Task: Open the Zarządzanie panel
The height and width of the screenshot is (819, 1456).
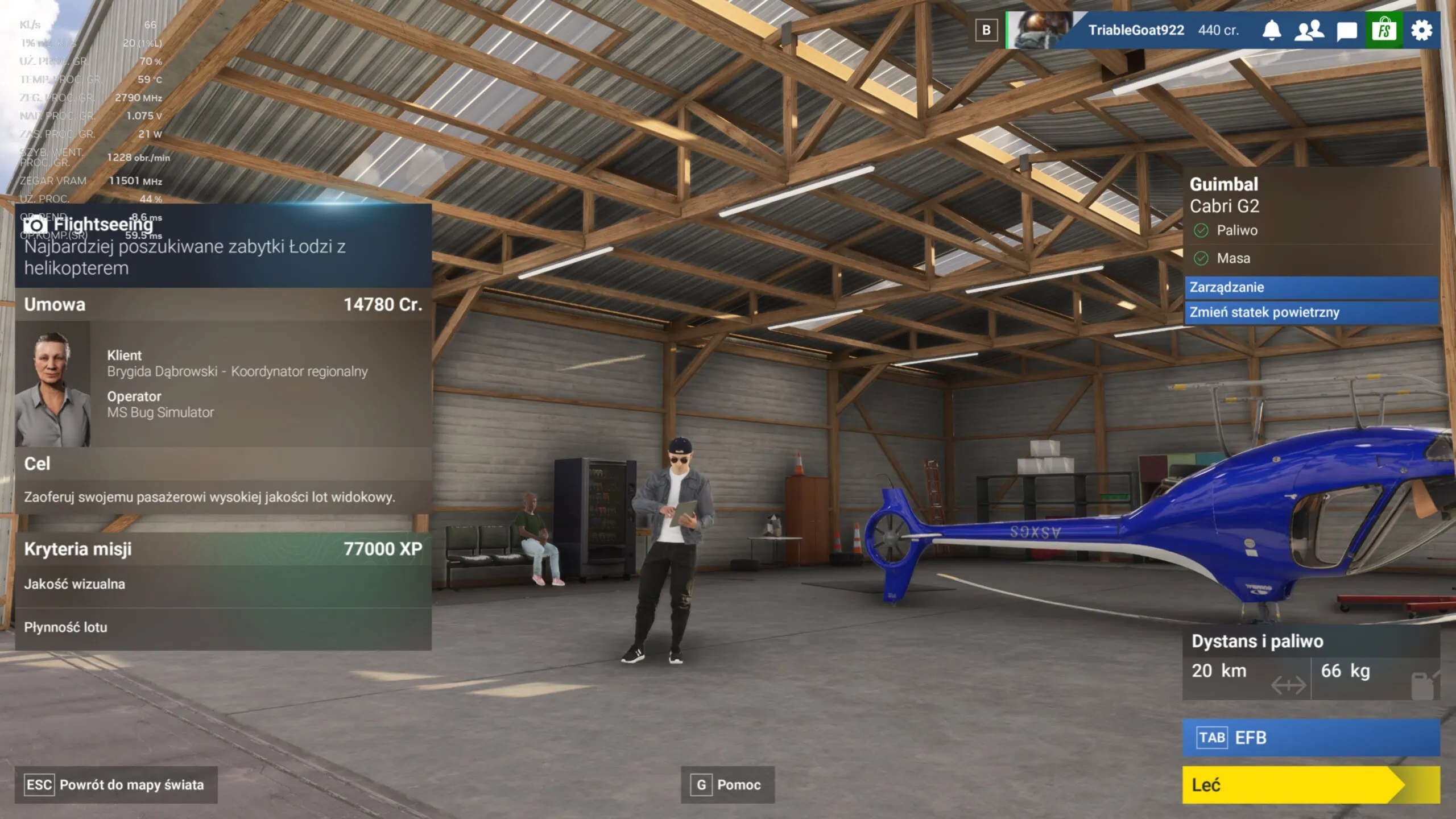Action: [1308, 288]
